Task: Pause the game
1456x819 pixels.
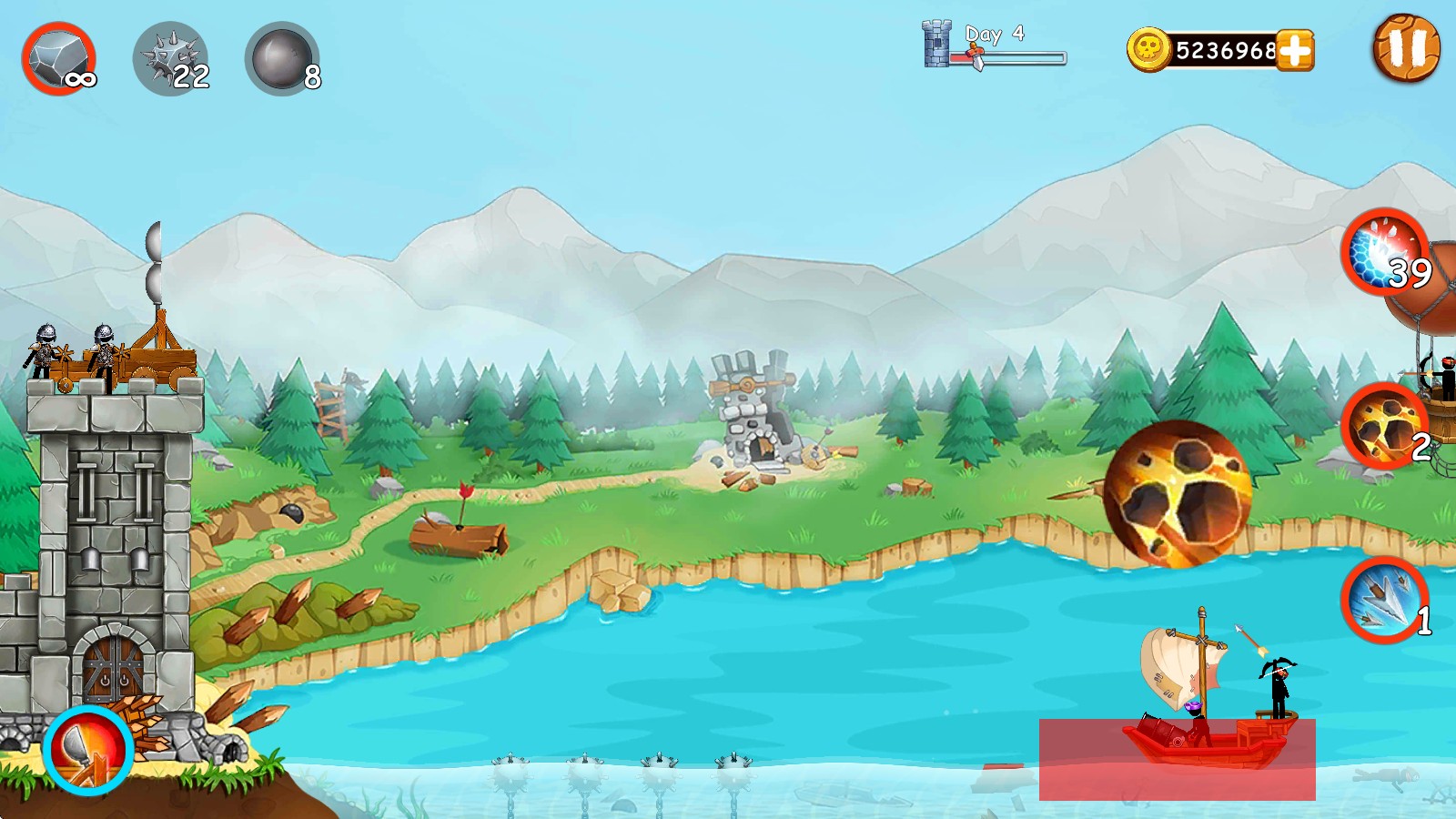Action: click(1406, 48)
